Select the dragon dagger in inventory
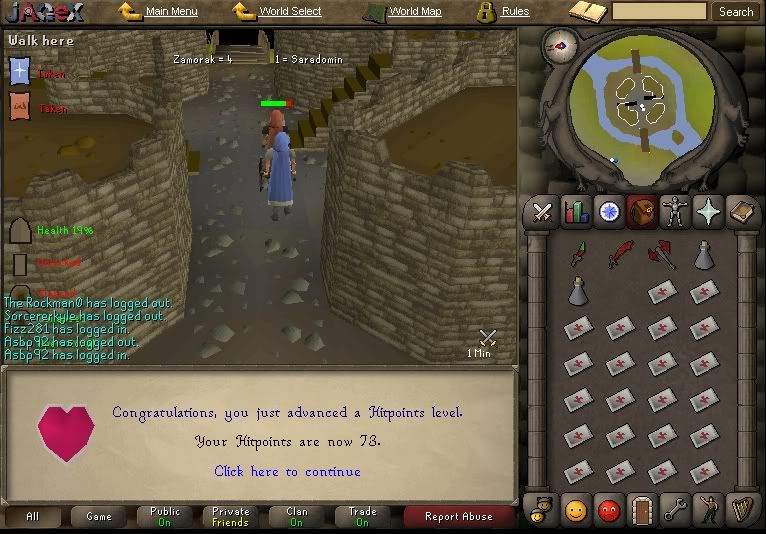 pos(579,255)
